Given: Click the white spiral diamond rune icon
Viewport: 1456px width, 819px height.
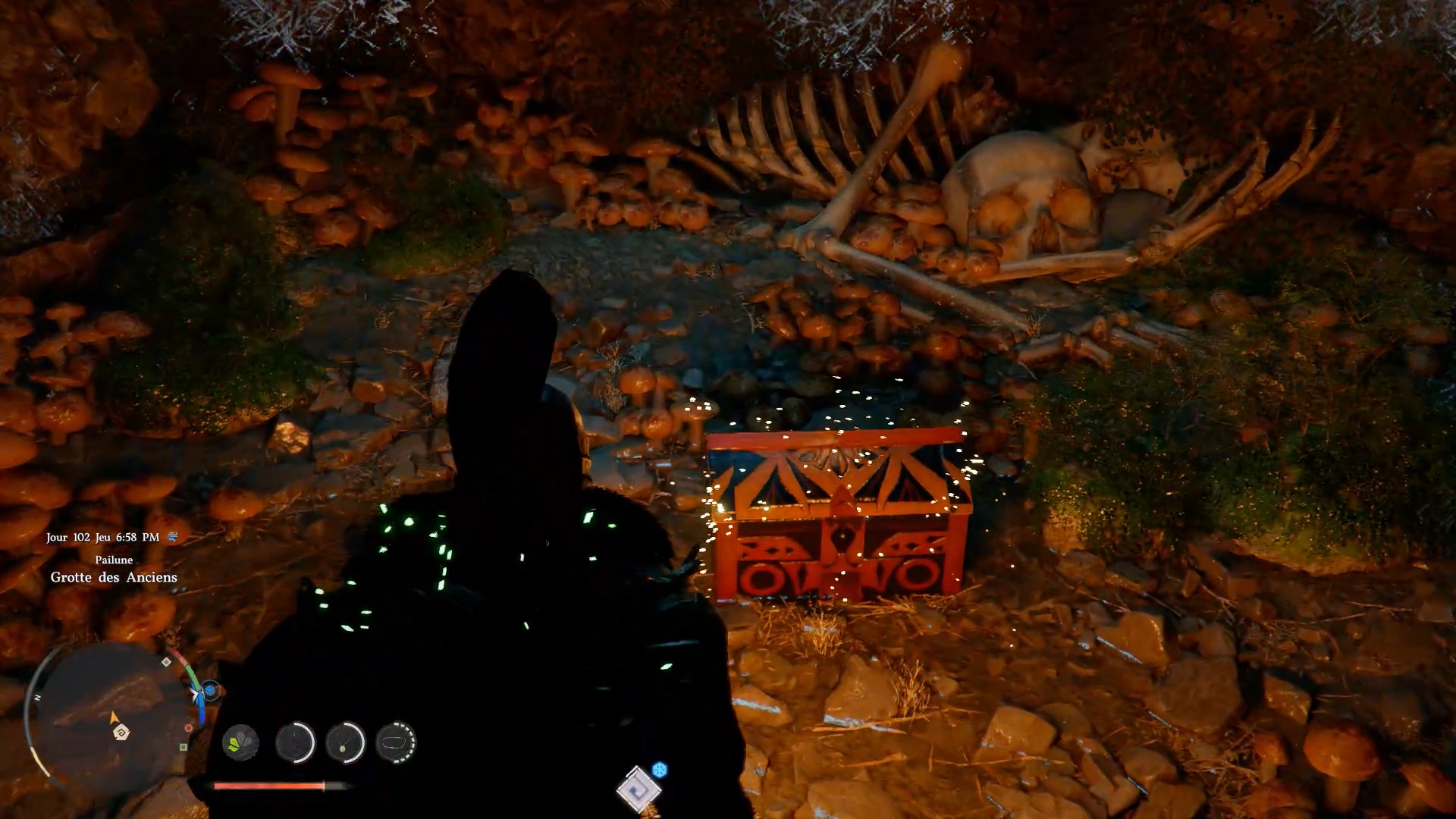Looking at the screenshot, I should tap(638, 789).
